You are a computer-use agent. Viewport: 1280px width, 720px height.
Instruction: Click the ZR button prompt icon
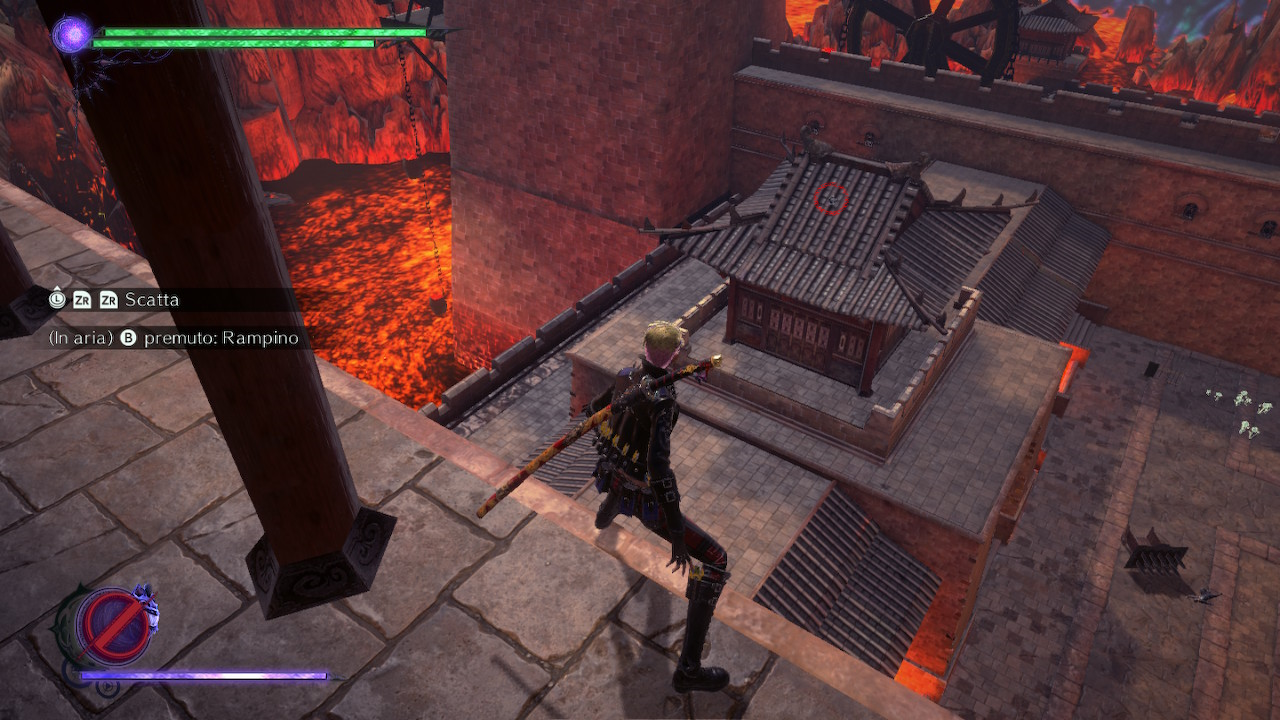tap(82, 300)
